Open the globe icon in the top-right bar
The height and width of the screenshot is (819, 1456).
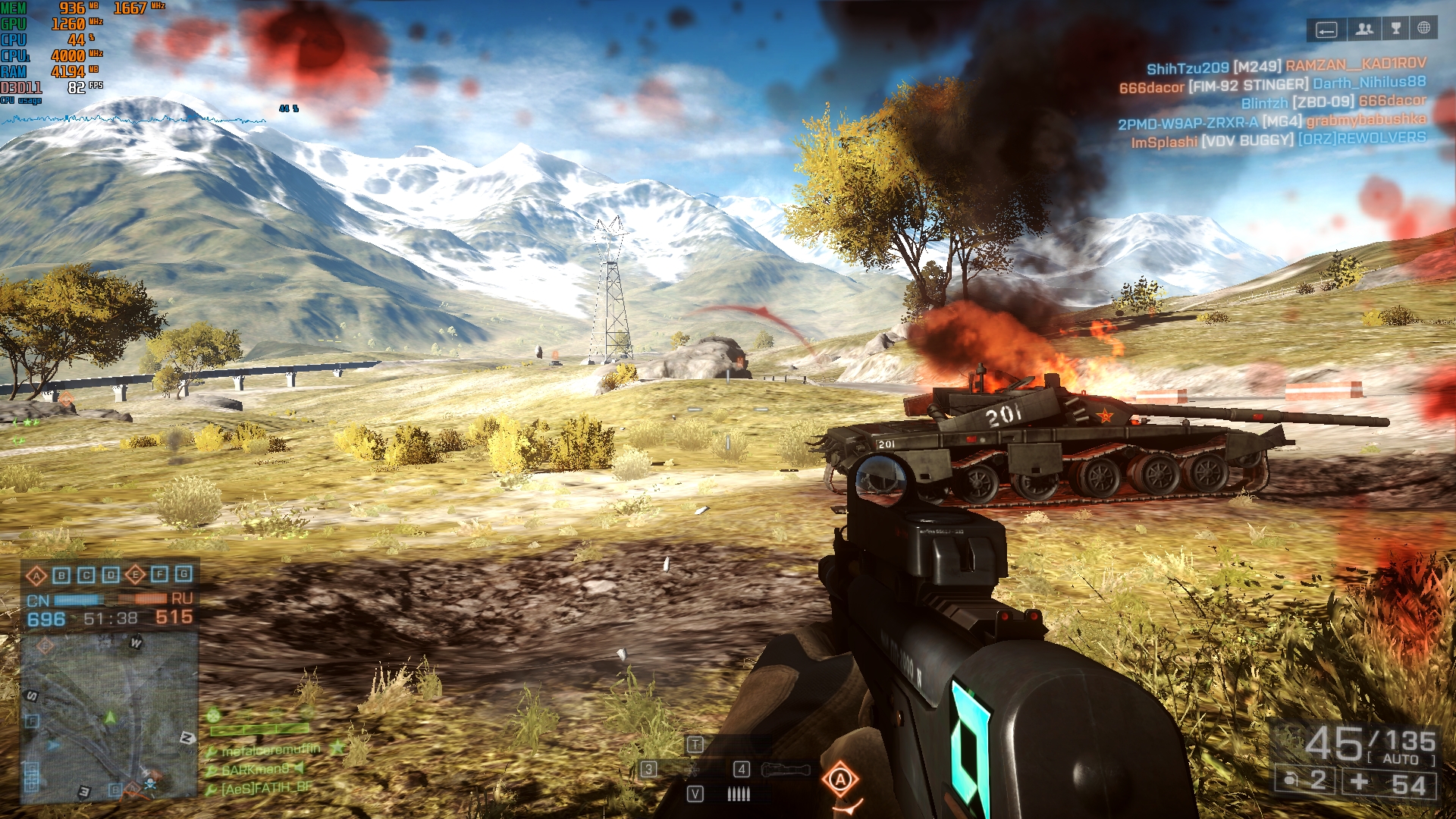1424,29
